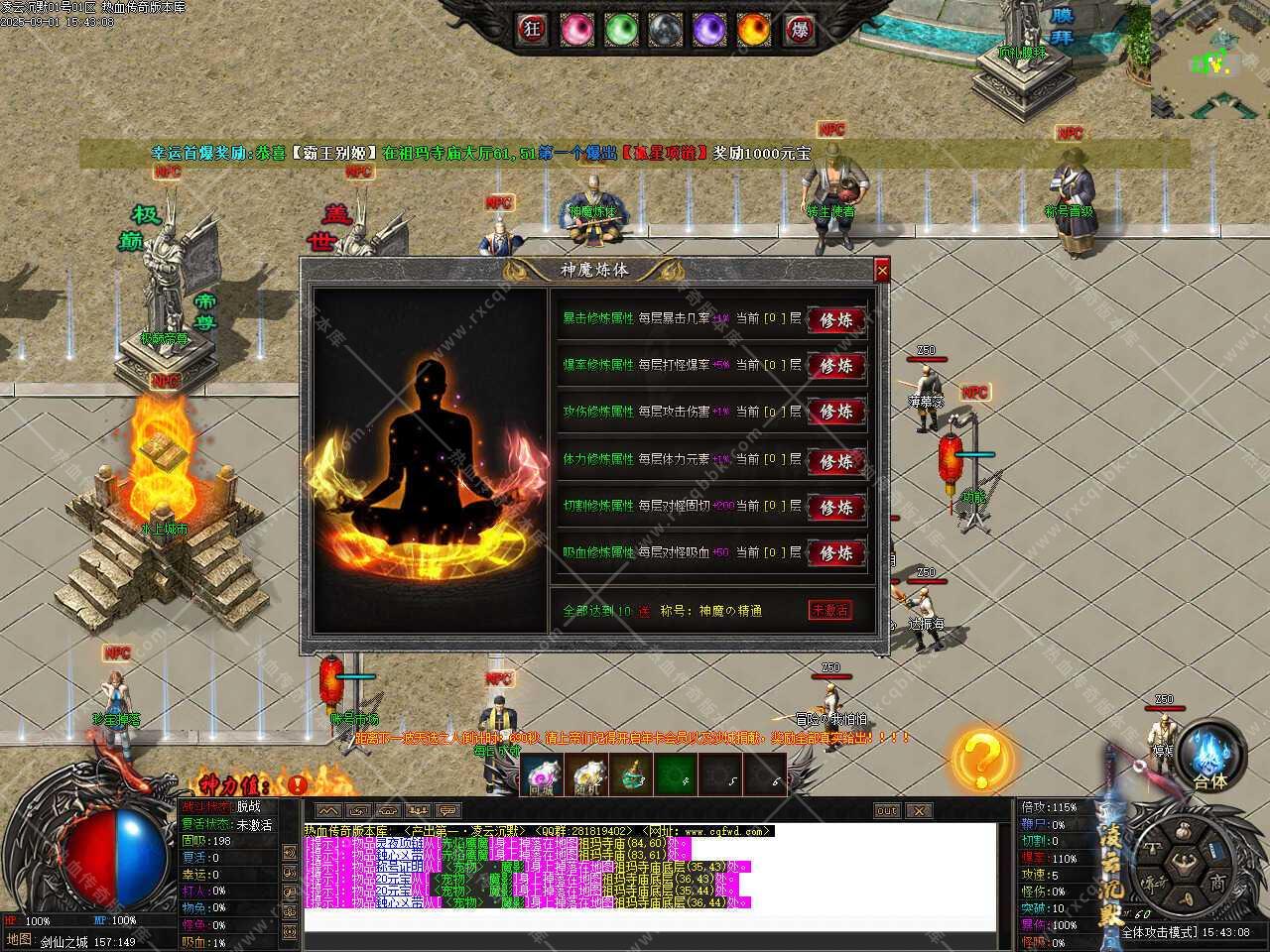
Task: Train the 吸血修炼属性 lifesteal attribute
Action: (835, 553)
